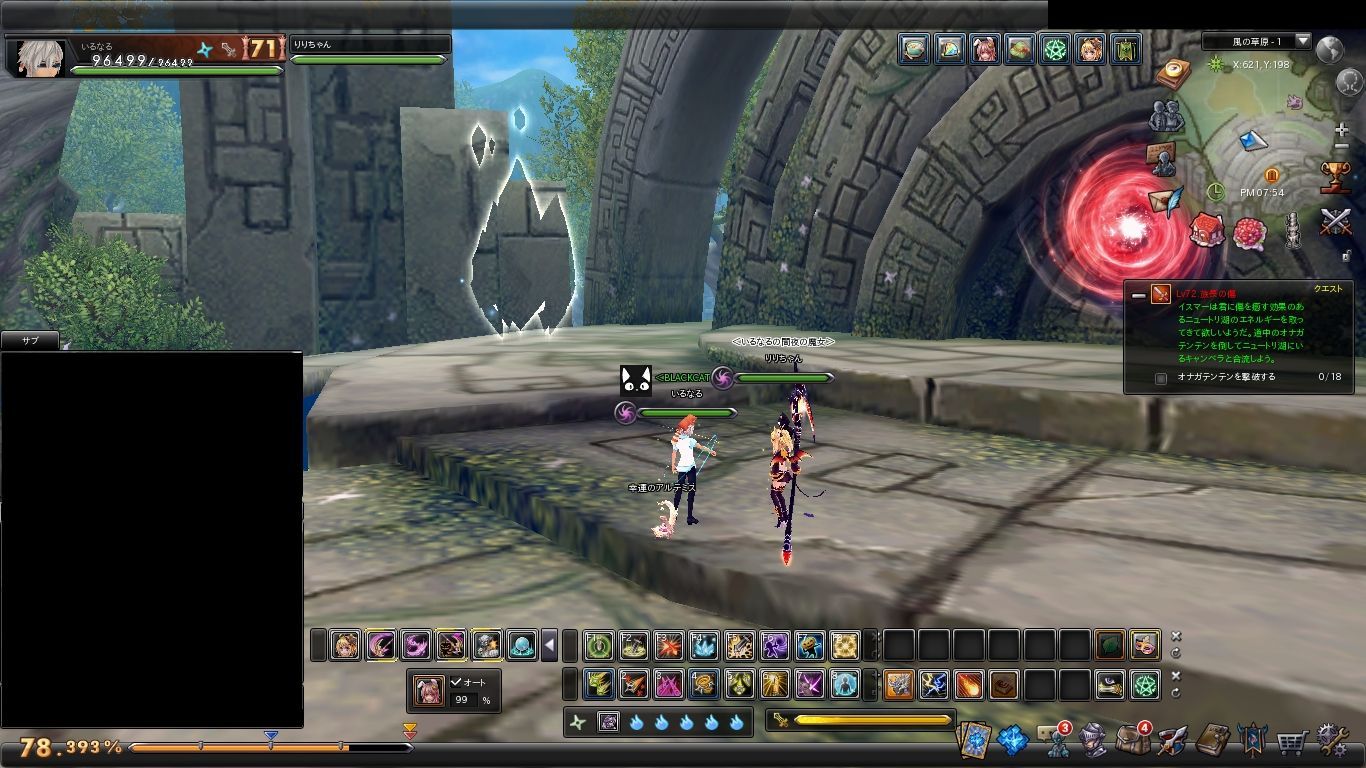Collapse the quest tracker panel
Image resolution: width=1366 pixels, height=768 pixels.
pos(1138,295)
